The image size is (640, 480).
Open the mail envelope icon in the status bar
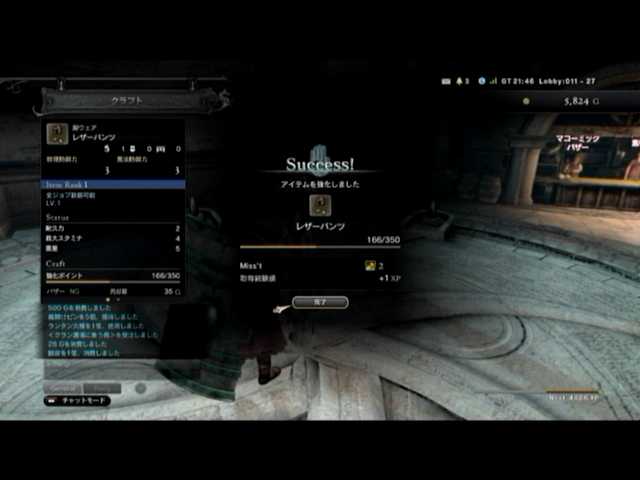point(447,80)
